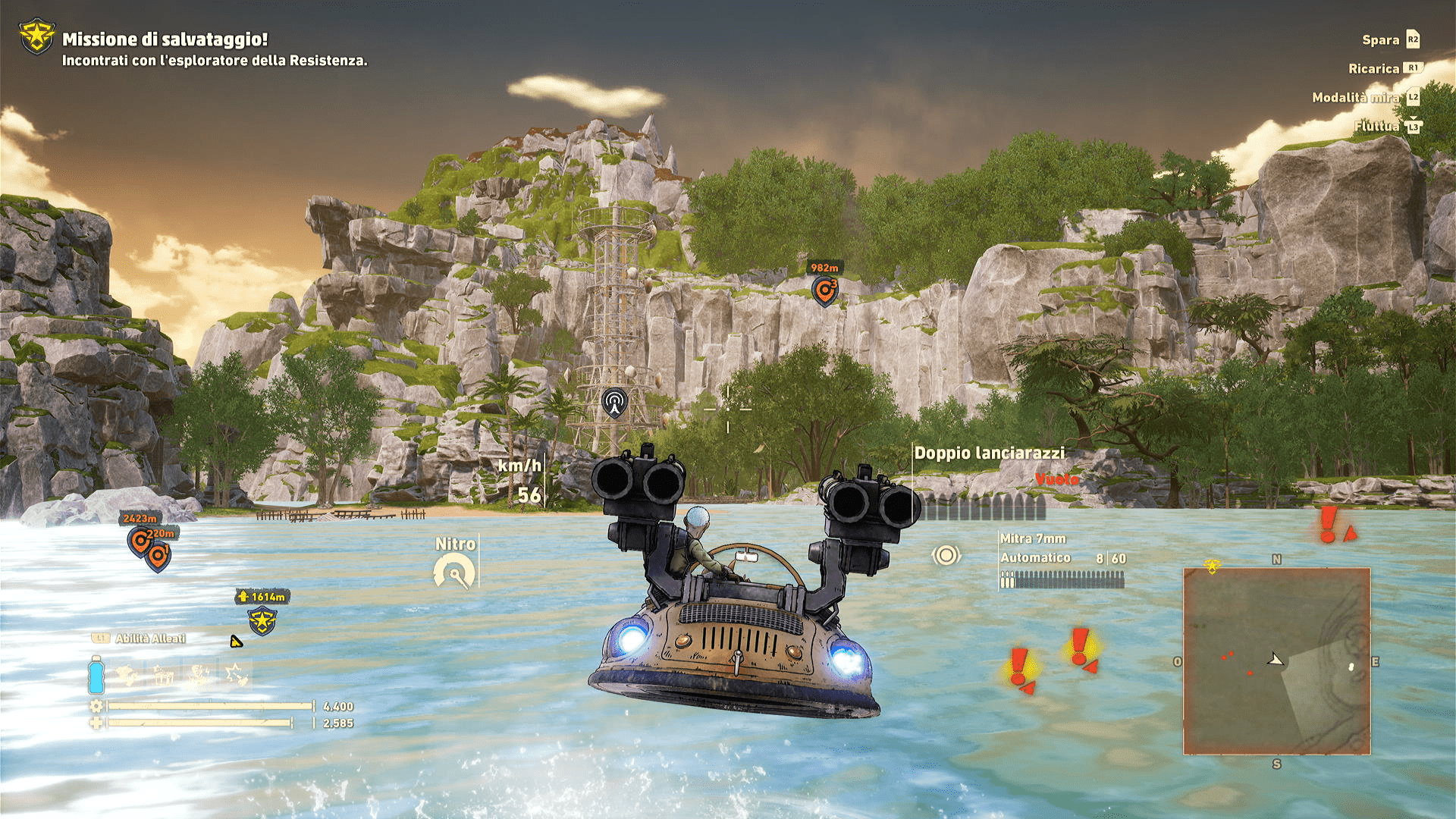Open the Missione di salvataggio objective tracker

[165, 39]
